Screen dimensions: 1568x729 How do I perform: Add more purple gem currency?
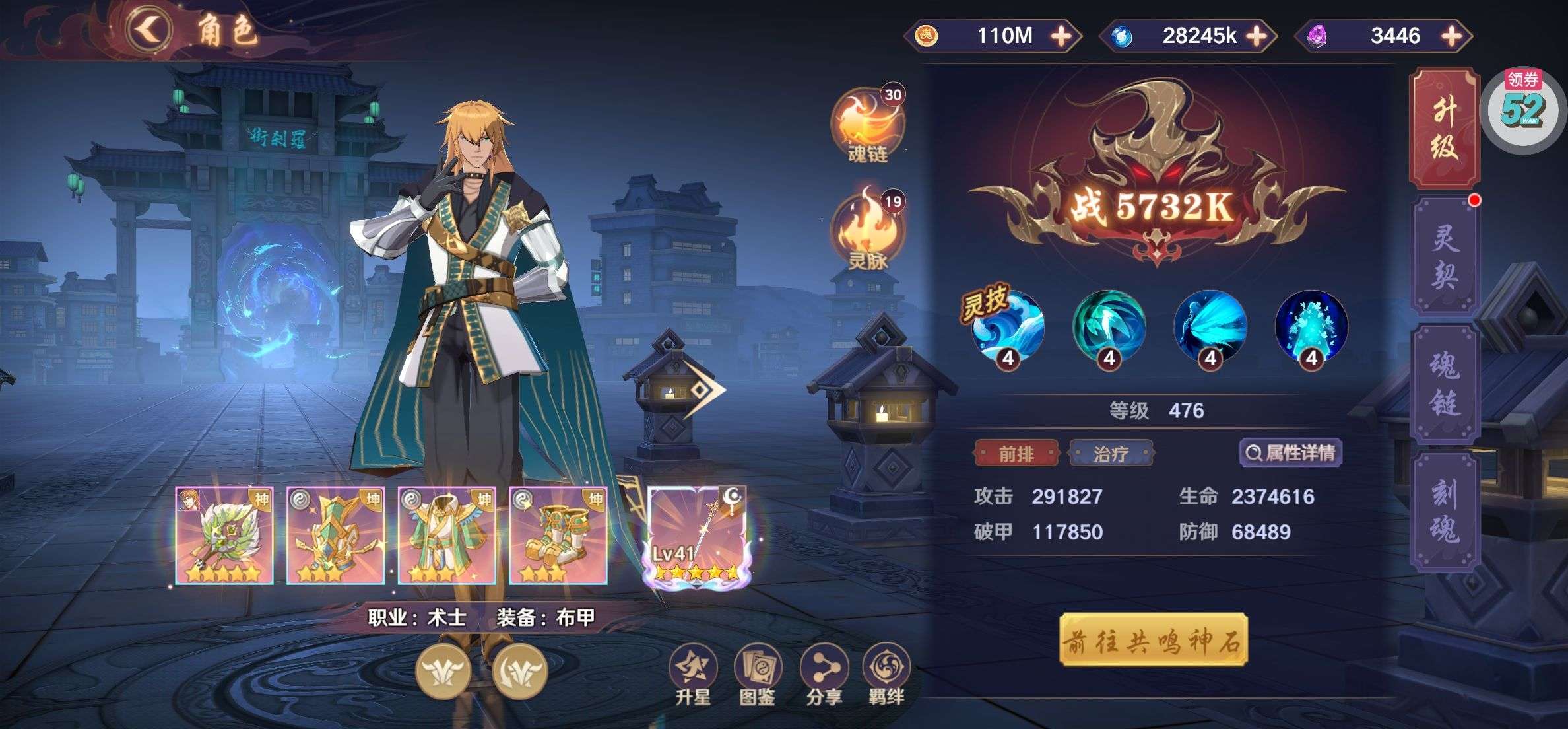click(1452, 36)
